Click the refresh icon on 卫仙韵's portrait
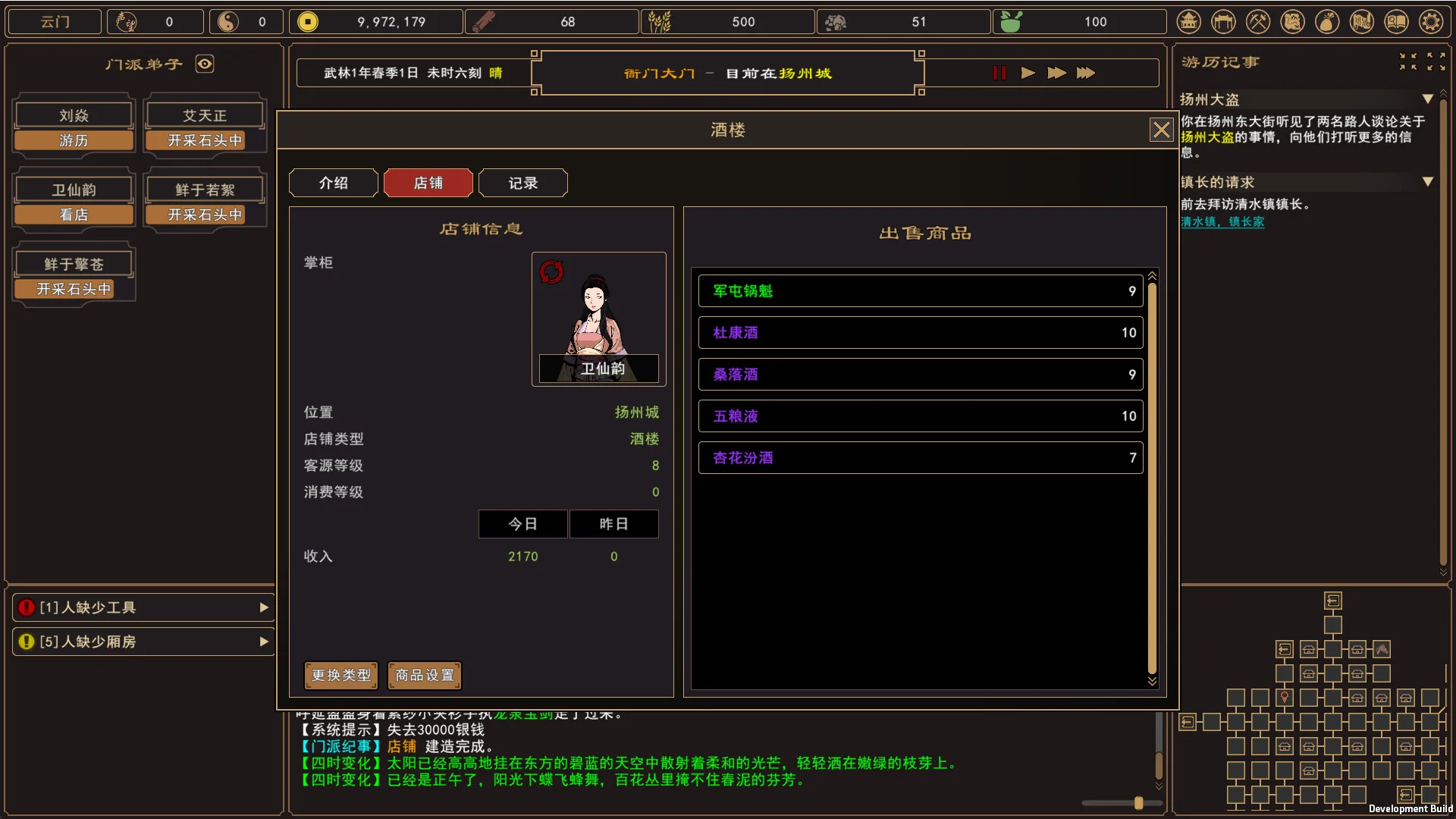The image size is (1456, 819). pyautogui.click(x=551, y=271)
